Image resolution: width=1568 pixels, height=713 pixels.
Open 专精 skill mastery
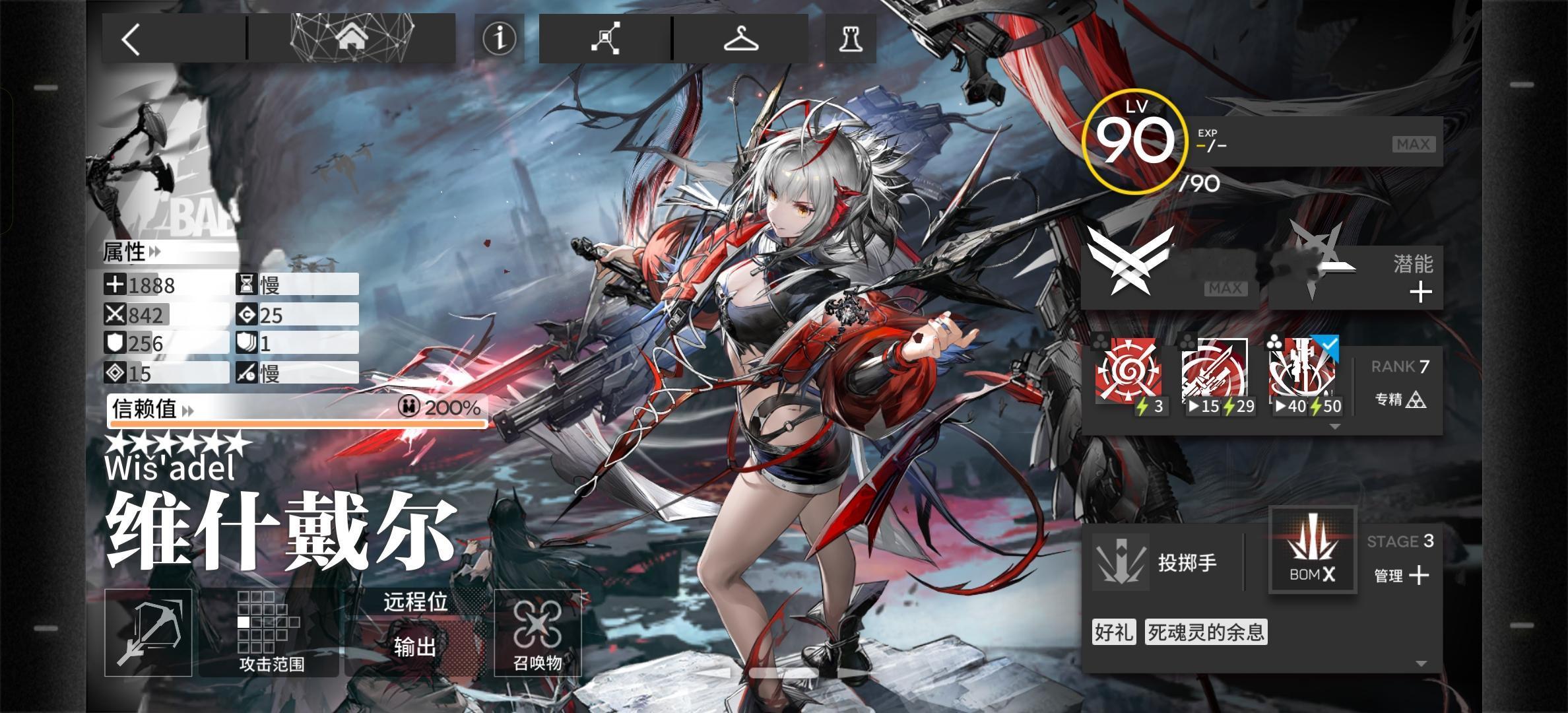tap(1400, 399)
